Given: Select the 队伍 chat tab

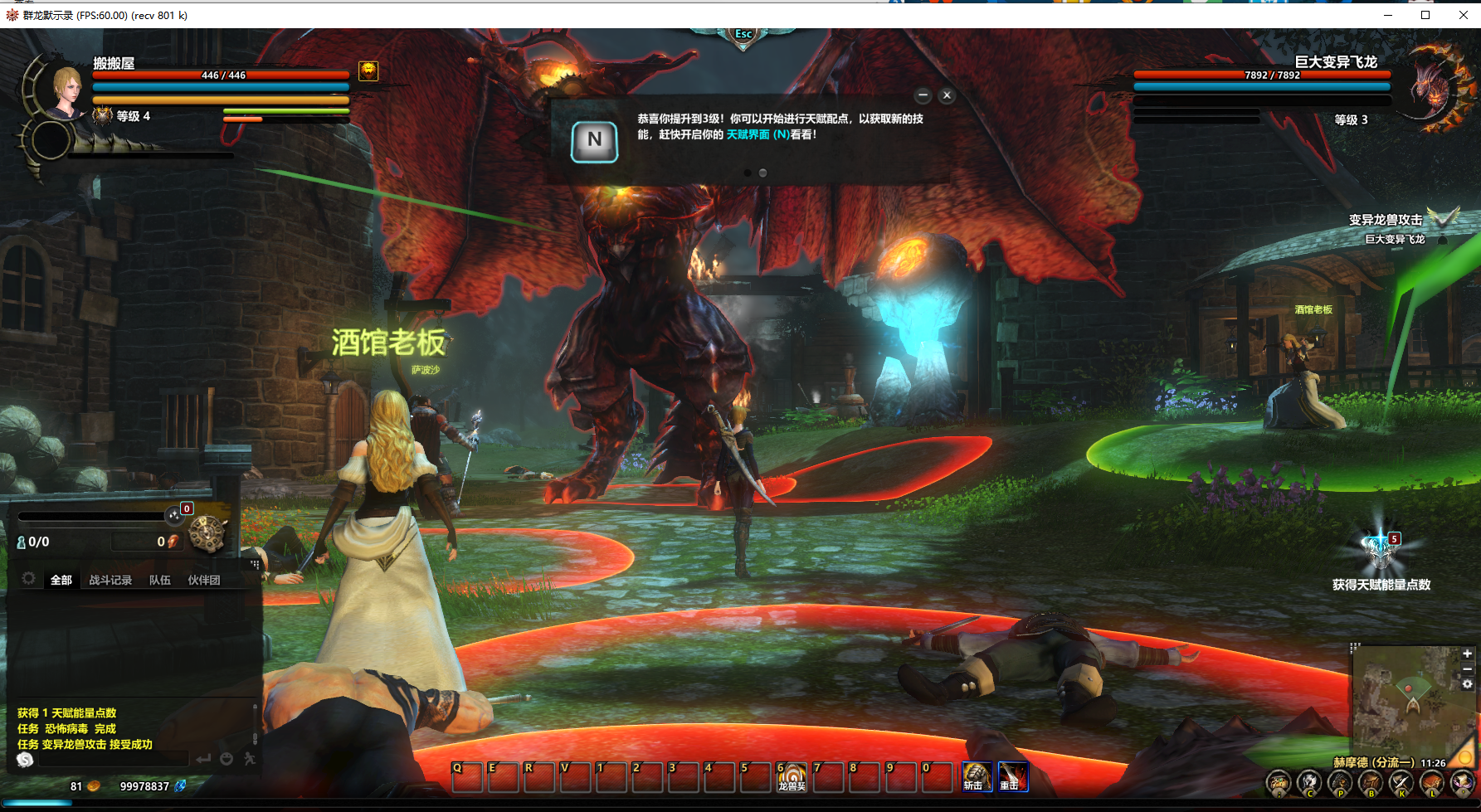Looking at the screenshot, I should point(160,580).
